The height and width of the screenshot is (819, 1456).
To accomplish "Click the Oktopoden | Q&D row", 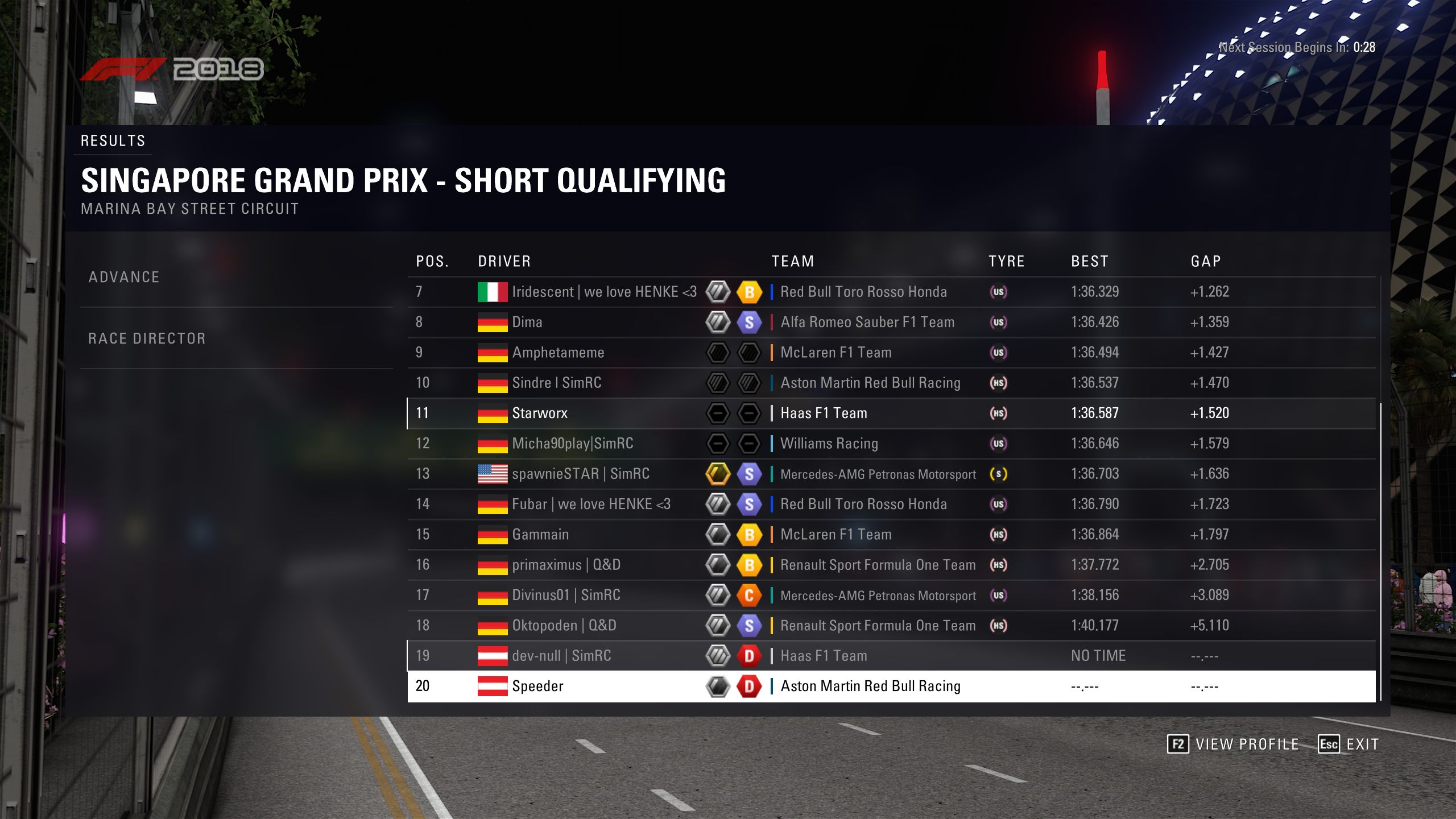I will coord(564,626).
